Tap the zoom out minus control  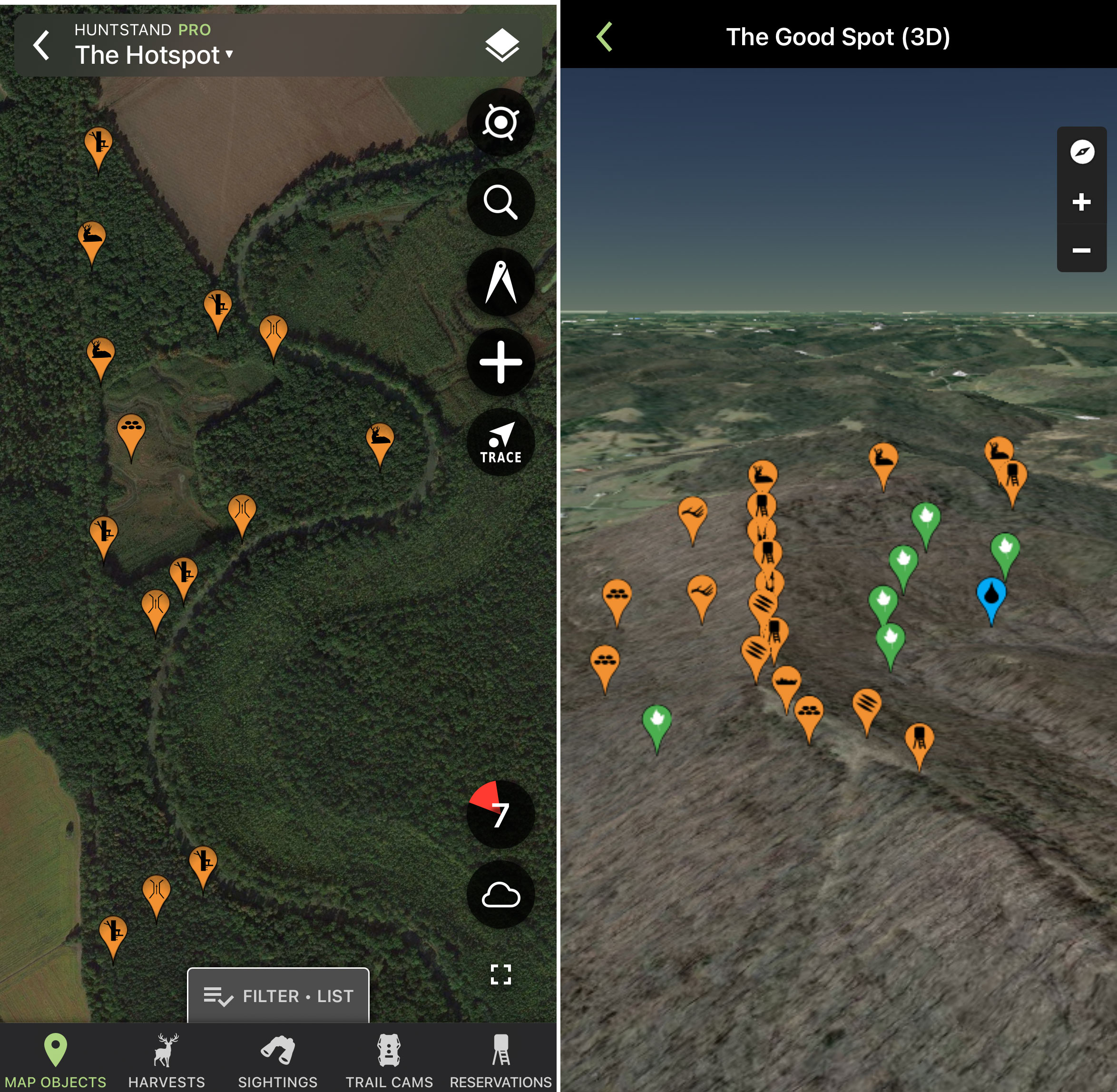pyautogui.click(x=1080, y=251)
